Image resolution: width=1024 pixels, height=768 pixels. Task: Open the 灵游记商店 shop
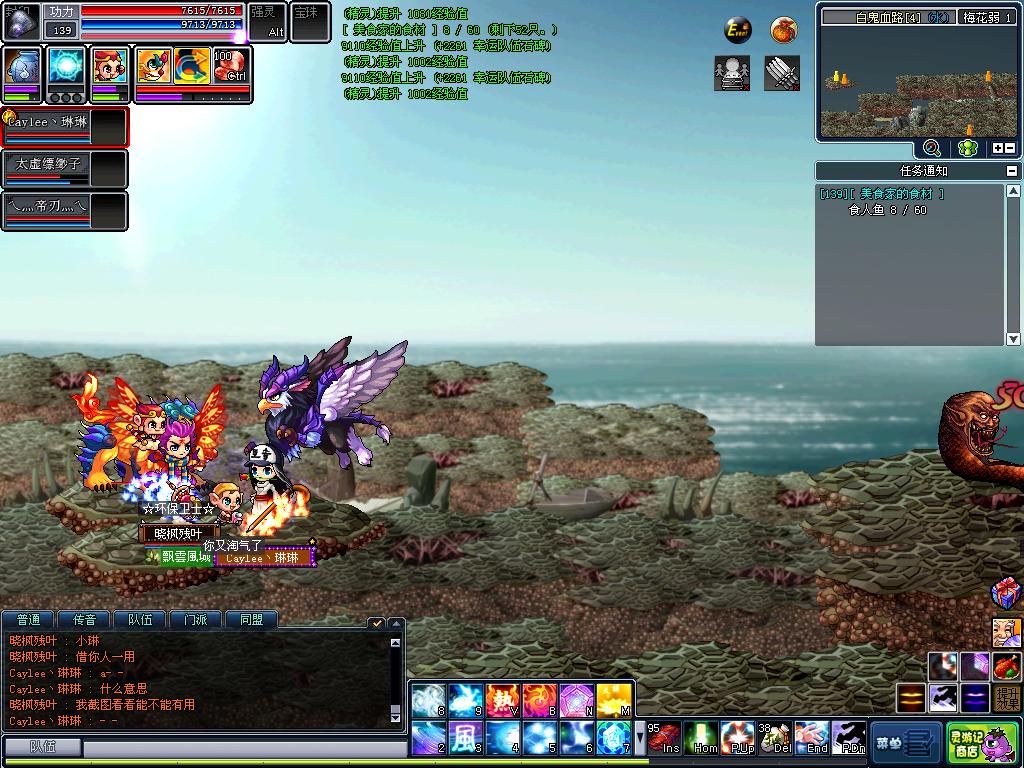point(968,743)
